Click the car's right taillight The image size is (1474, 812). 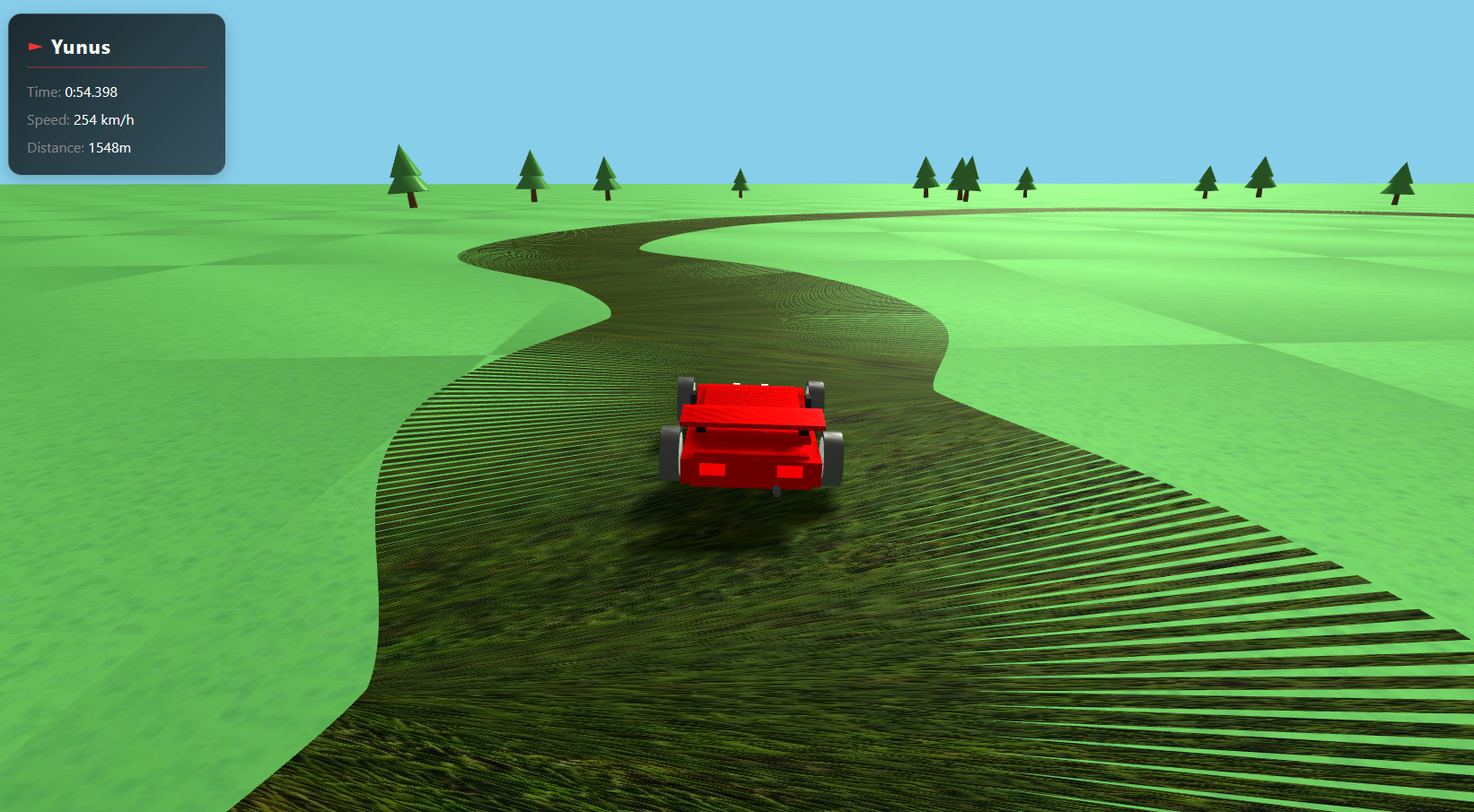tap(791, 469)
